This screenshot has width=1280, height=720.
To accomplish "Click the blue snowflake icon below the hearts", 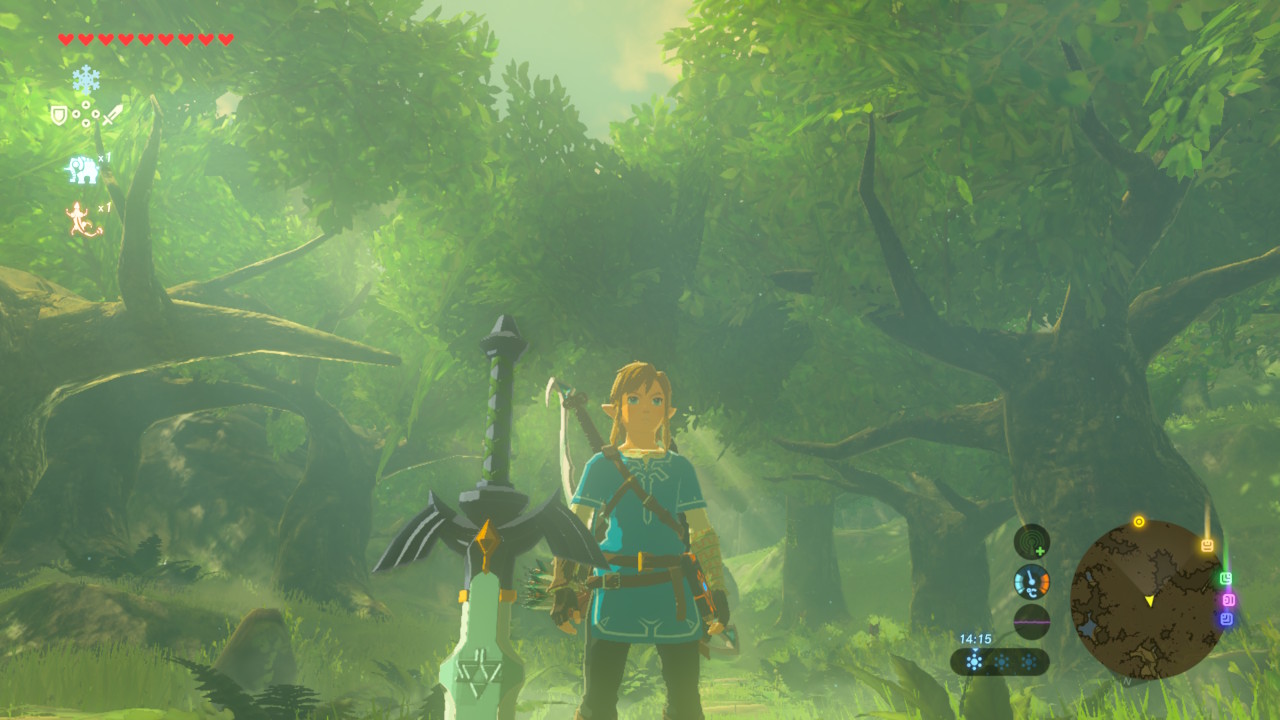I will coord(86,79).
